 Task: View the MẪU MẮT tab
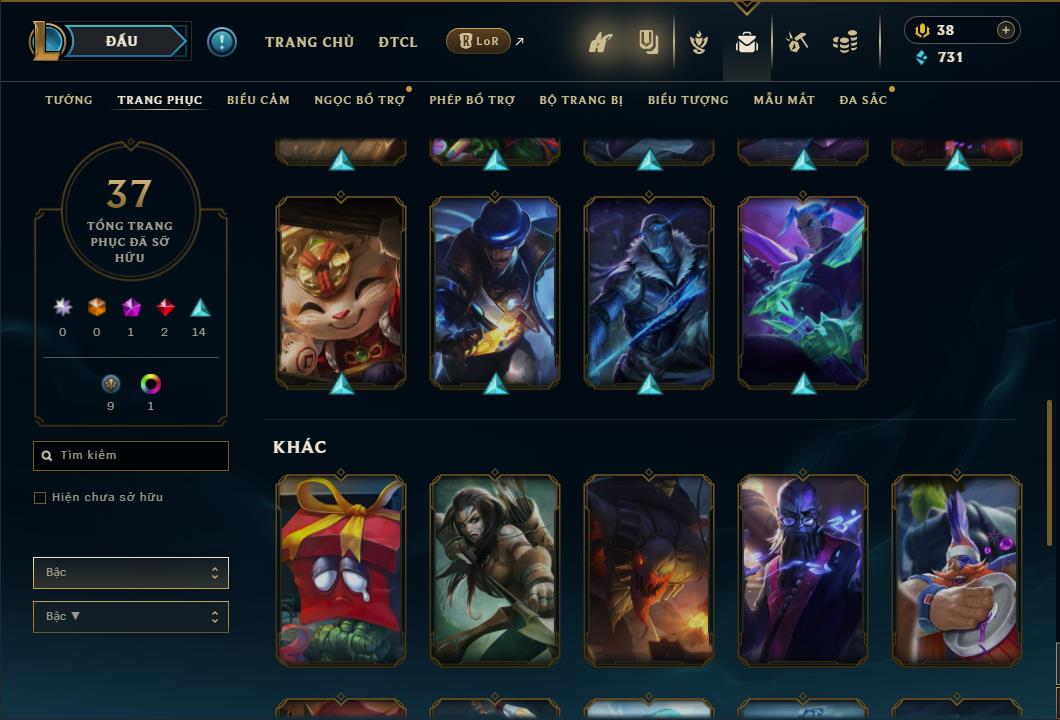click(x=784, y=100)
